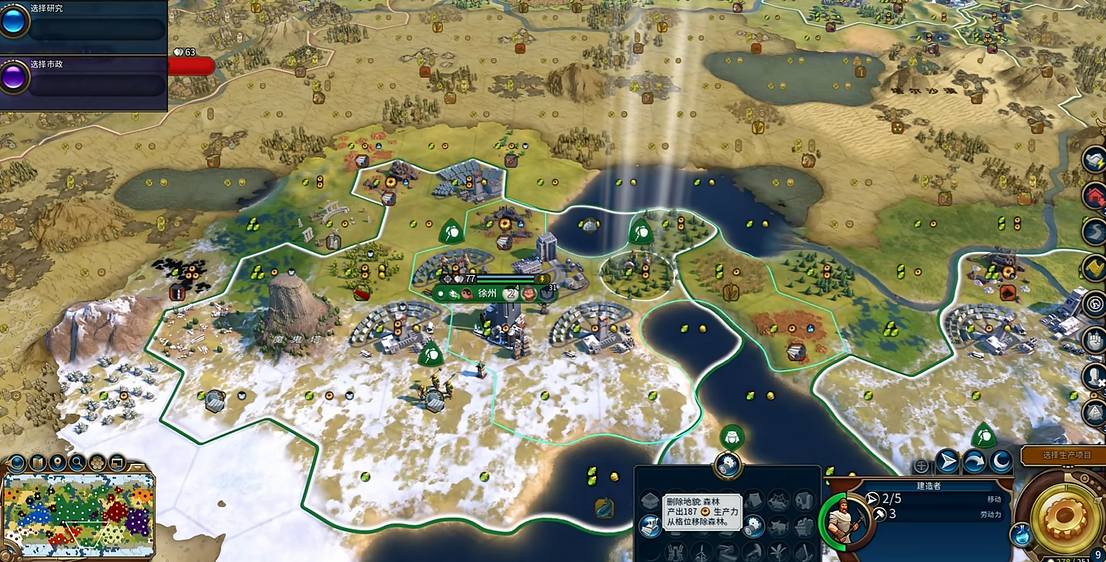This screenshot has width=1106, height=562.
Task: Select the 徐州 city banner
Action: pos(488,292)
